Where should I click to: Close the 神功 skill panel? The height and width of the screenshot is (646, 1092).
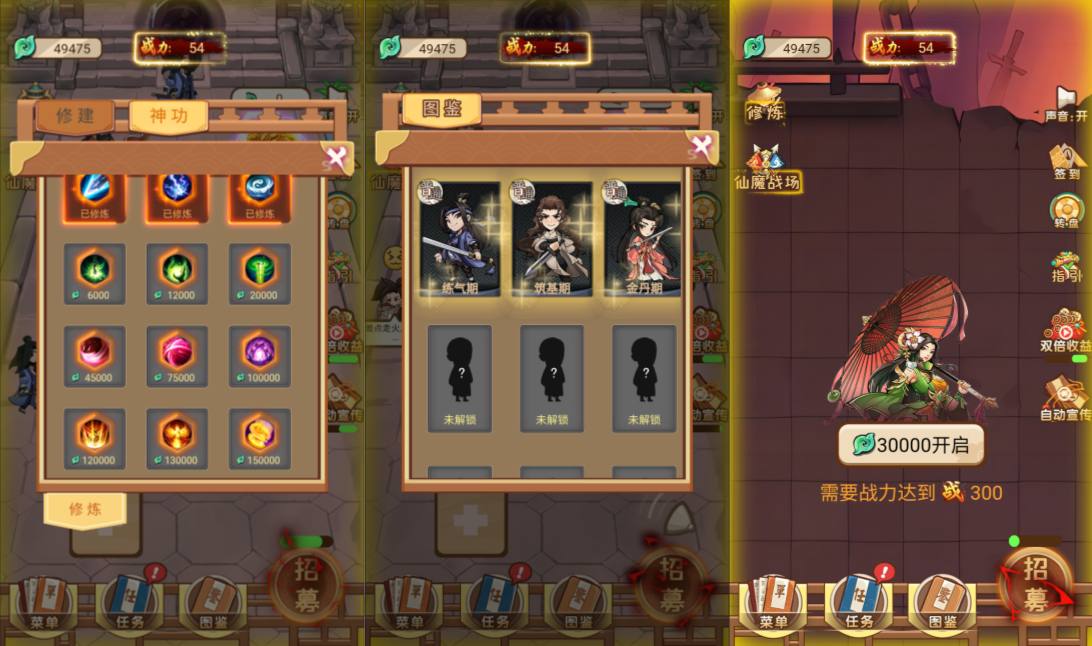(x=337, y=157)
